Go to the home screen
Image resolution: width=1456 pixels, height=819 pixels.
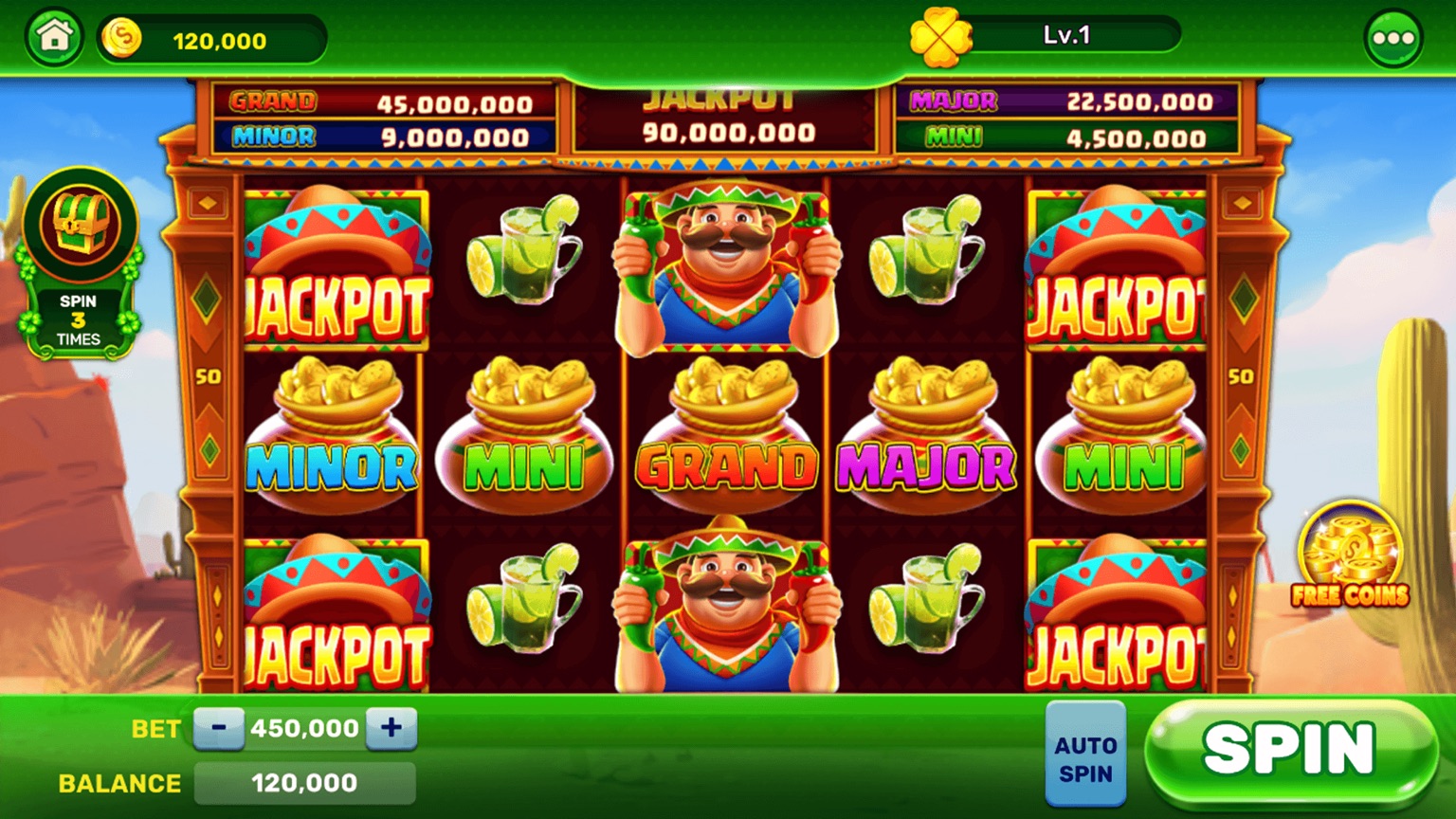click(54, 38)
